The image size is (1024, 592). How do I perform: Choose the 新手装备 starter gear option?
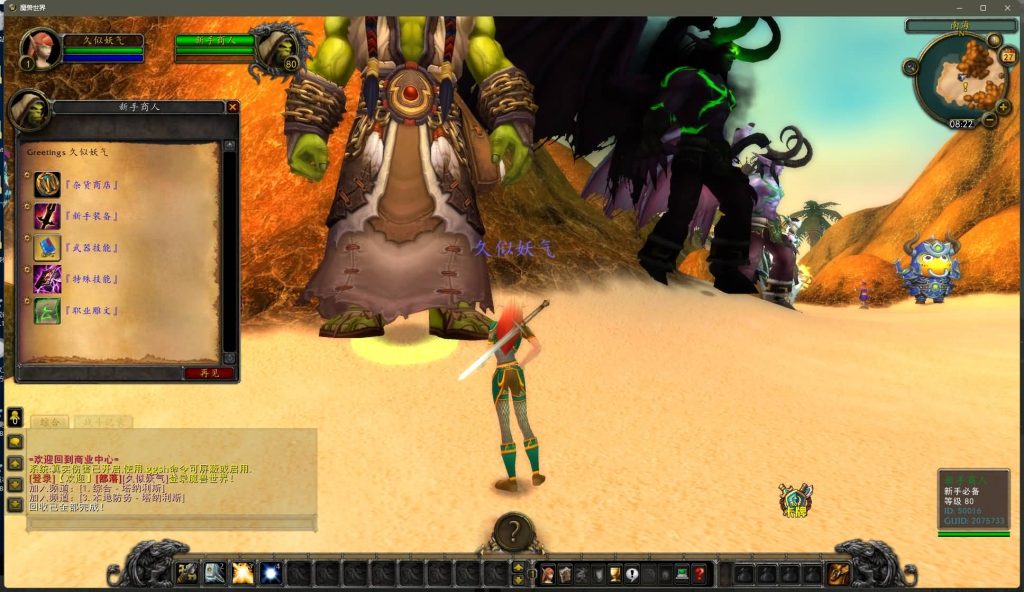click(x=90, y=216)
